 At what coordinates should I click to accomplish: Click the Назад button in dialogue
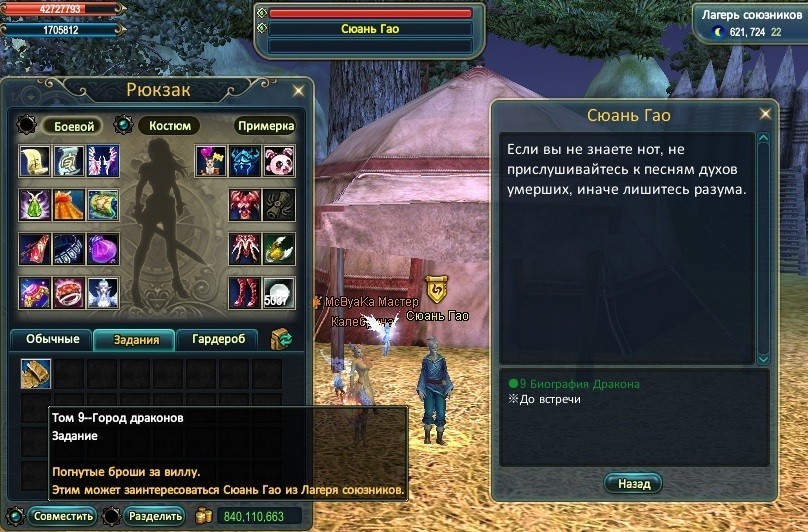(633, 484)
